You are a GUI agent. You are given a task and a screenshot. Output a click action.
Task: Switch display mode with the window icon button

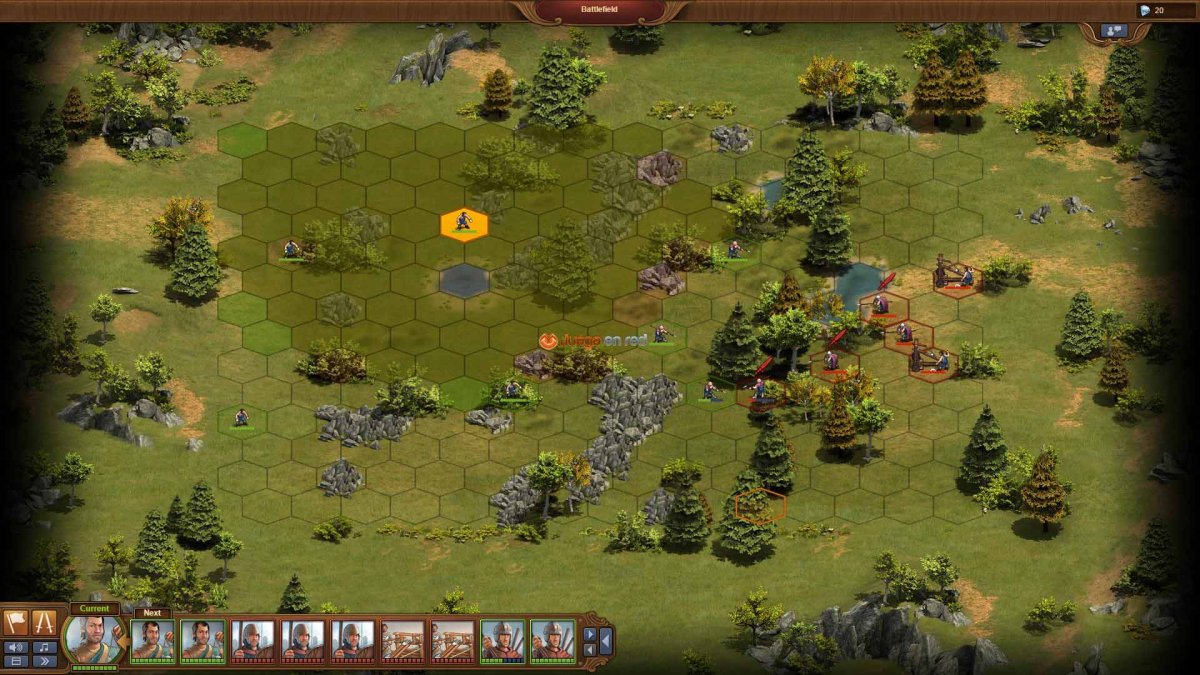(16, 661)
